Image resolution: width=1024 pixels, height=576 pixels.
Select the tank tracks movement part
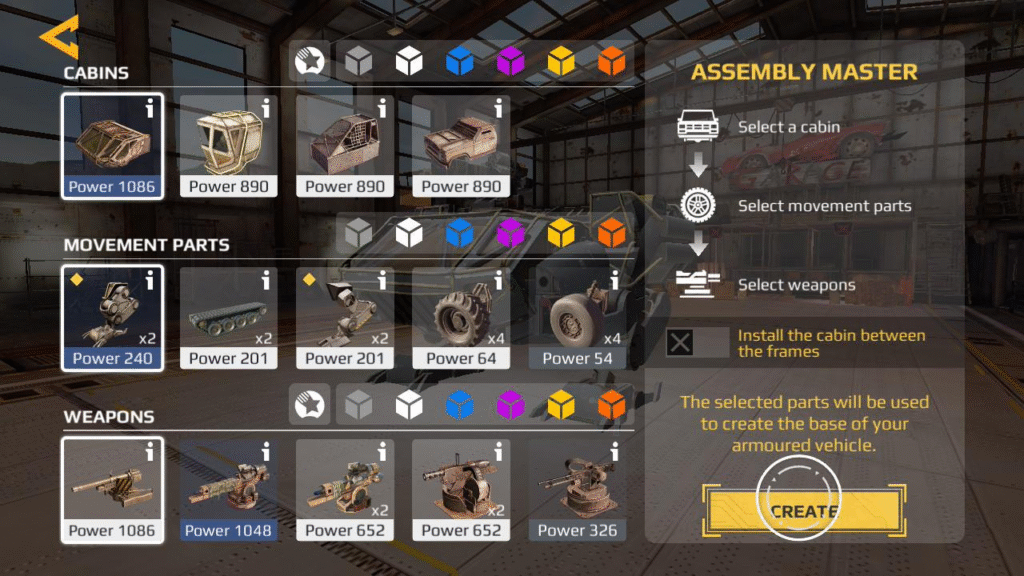click(228, 318)
